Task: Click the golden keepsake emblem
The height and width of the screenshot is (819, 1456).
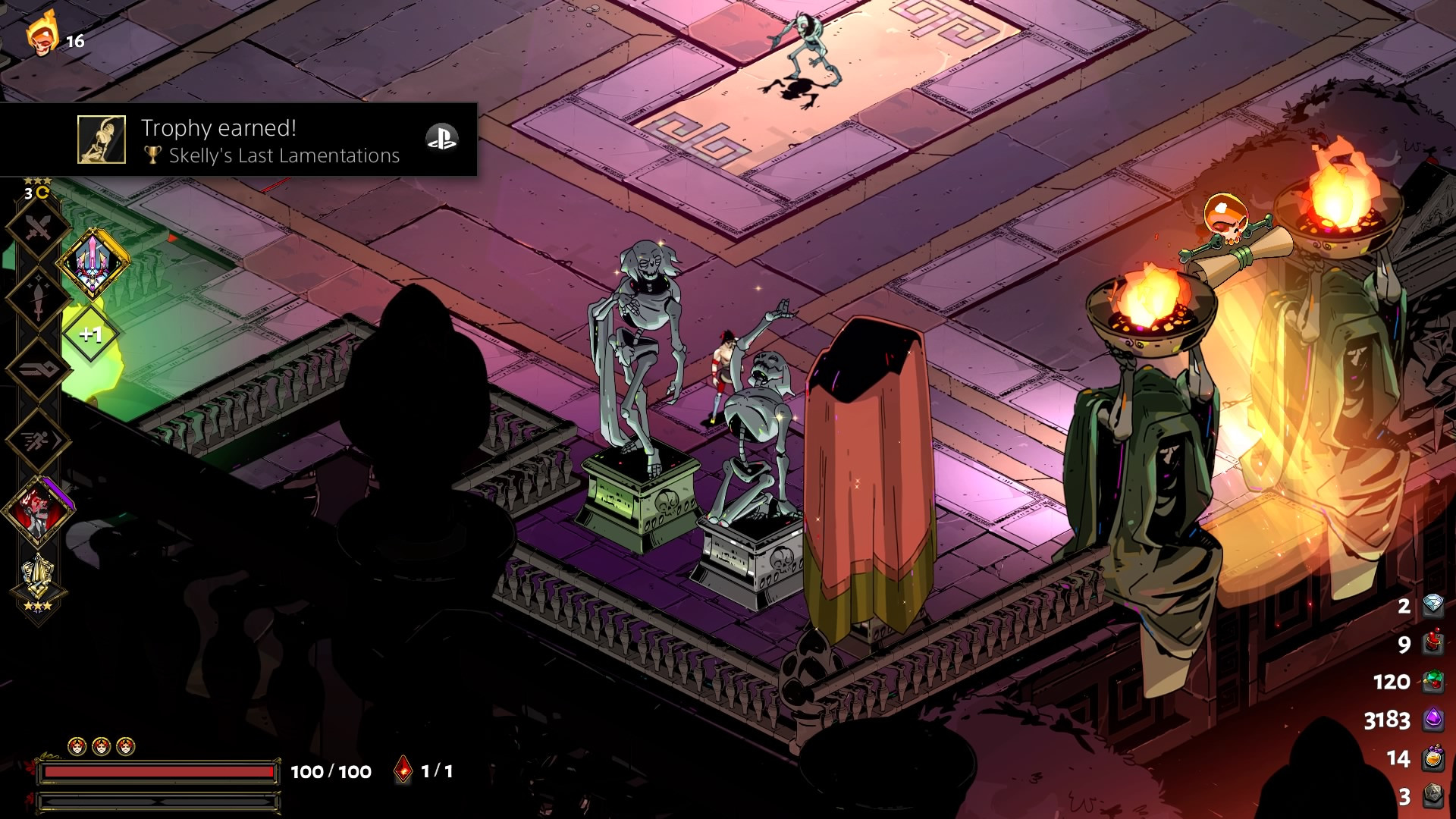Action: click(x=37, y=573)
